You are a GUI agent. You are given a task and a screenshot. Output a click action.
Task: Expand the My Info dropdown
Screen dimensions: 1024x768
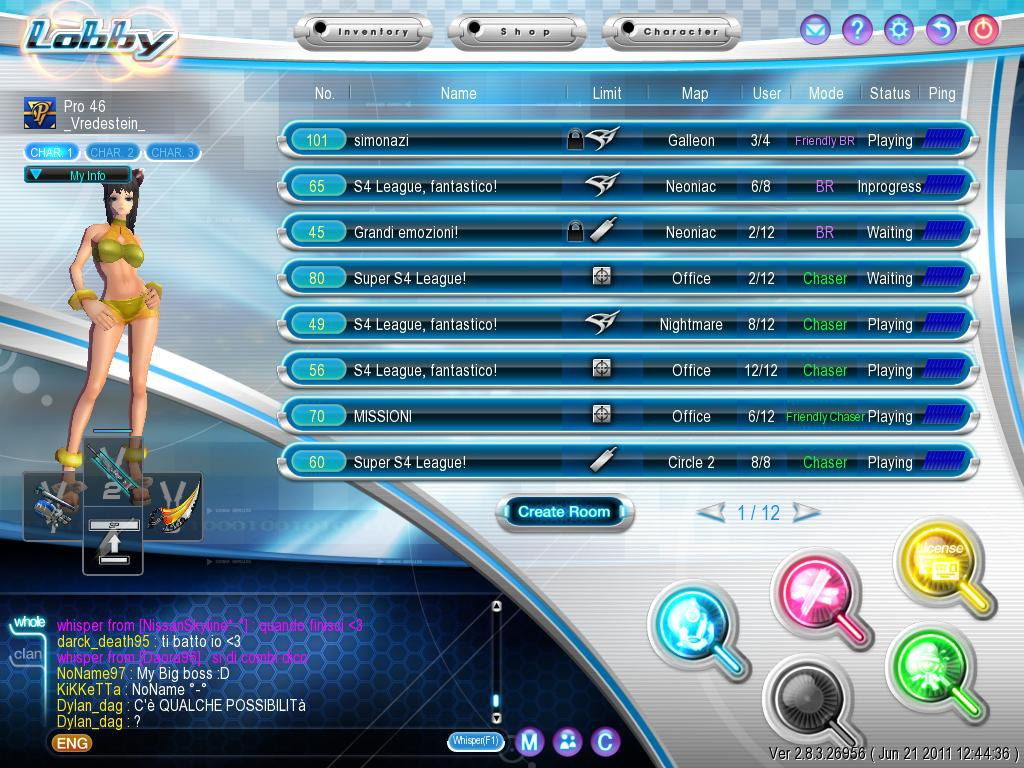[78, 175]
